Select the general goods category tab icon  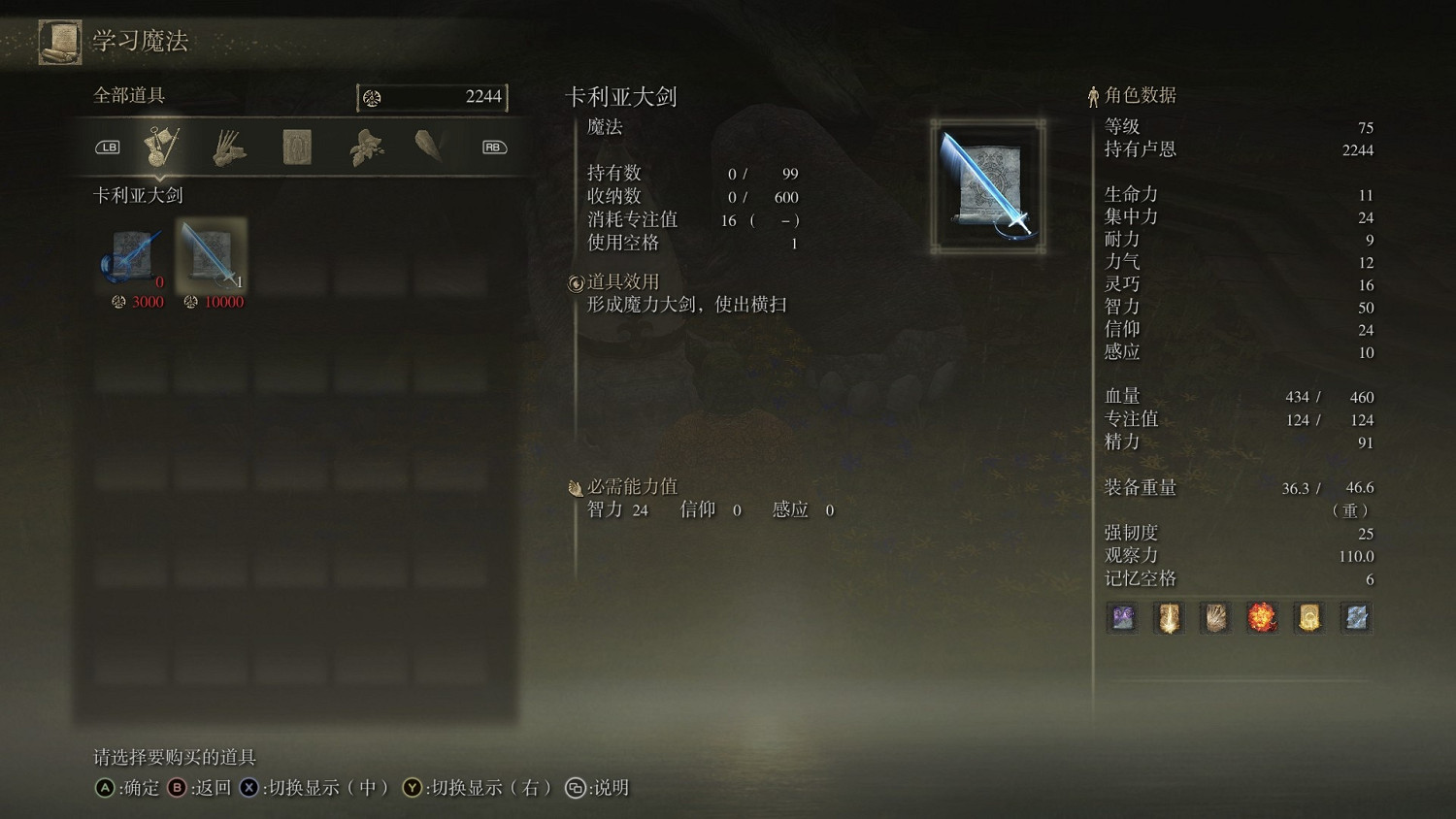pyautogui.click(x=162, y=146)
